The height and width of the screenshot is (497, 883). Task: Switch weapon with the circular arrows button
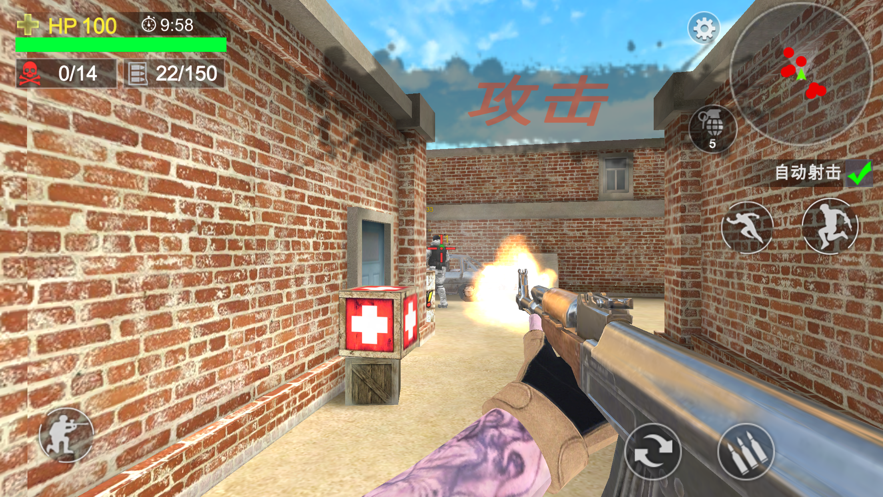tap(653, 452)
